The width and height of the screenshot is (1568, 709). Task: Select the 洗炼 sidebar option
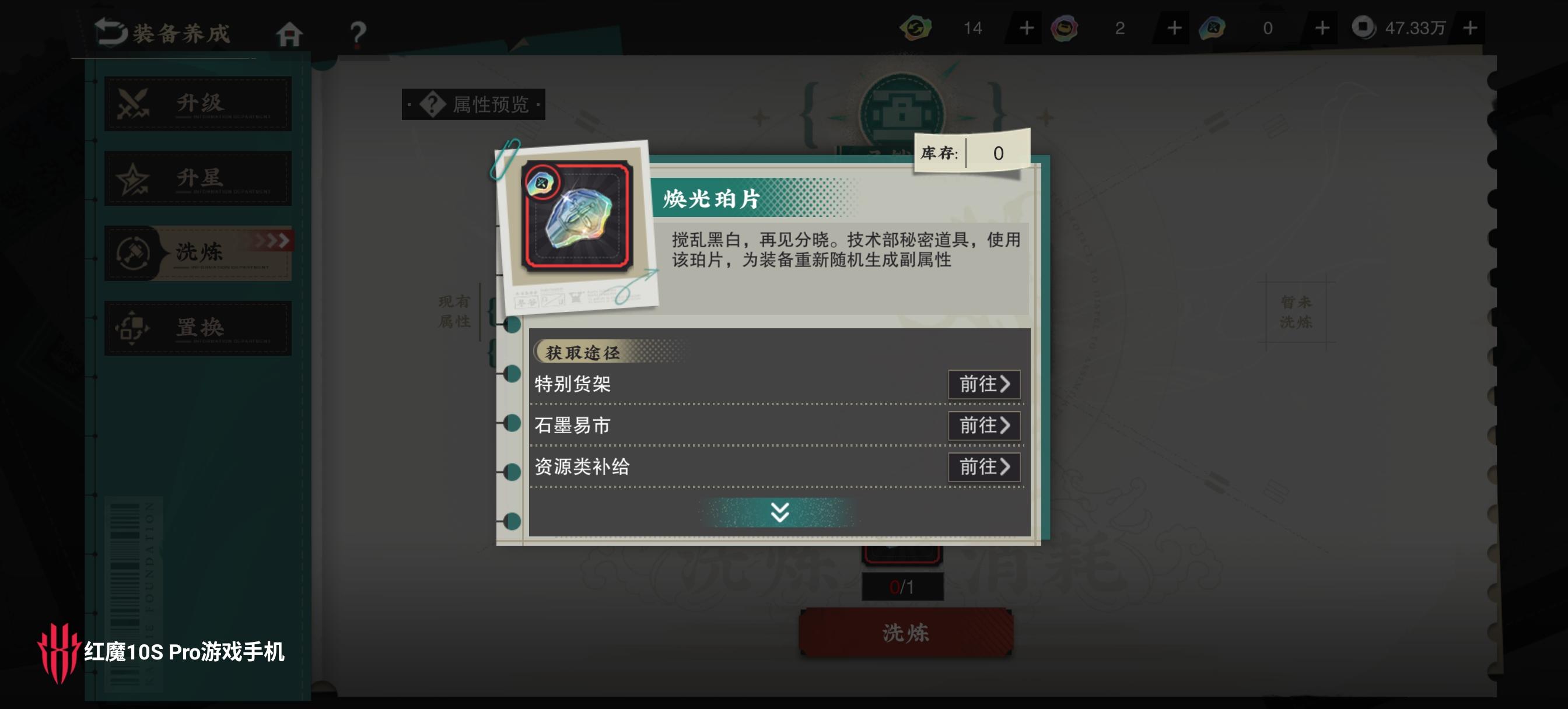coord(197,252)
